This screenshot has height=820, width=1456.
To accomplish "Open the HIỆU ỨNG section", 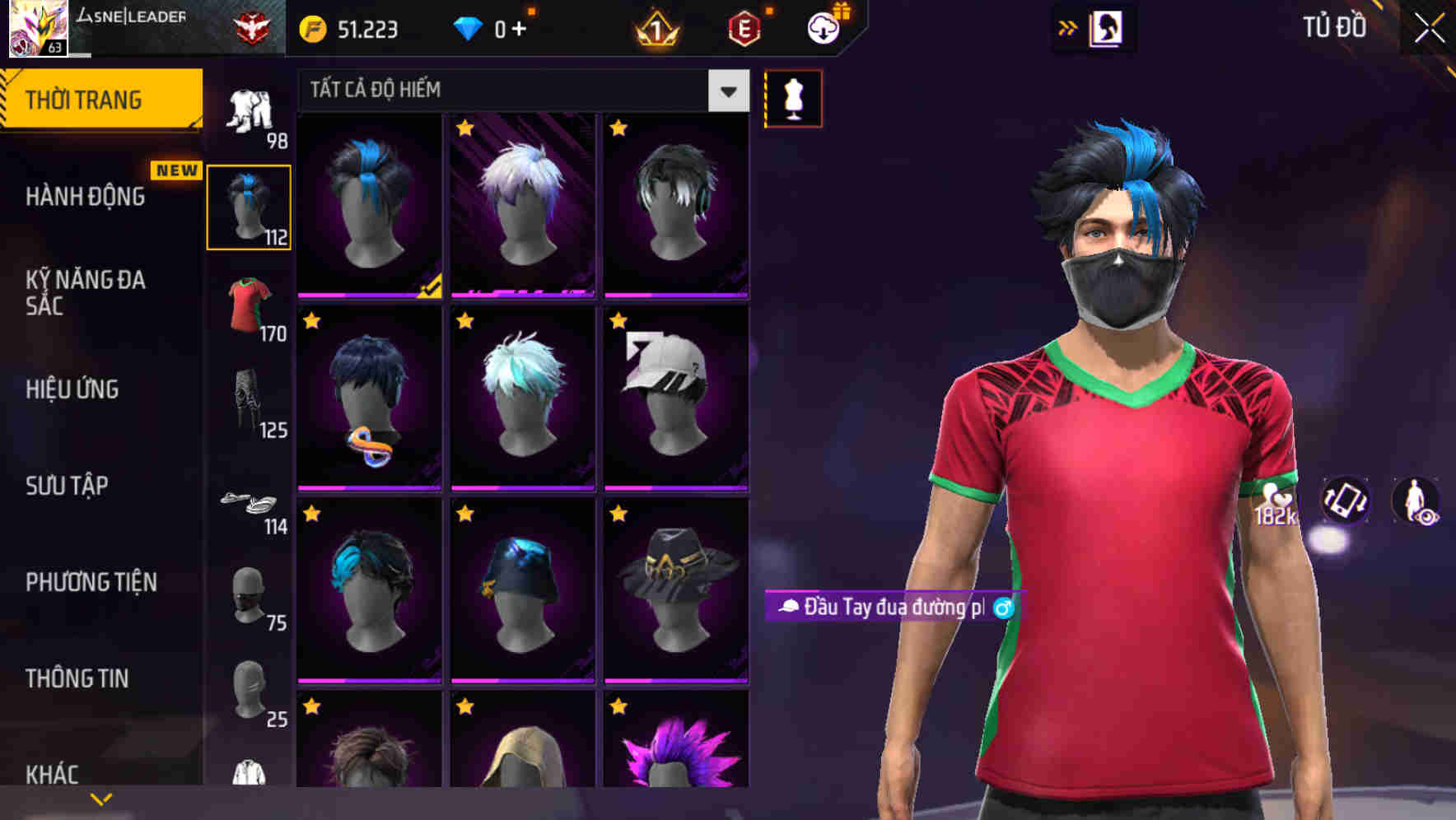I will [72, 389].
